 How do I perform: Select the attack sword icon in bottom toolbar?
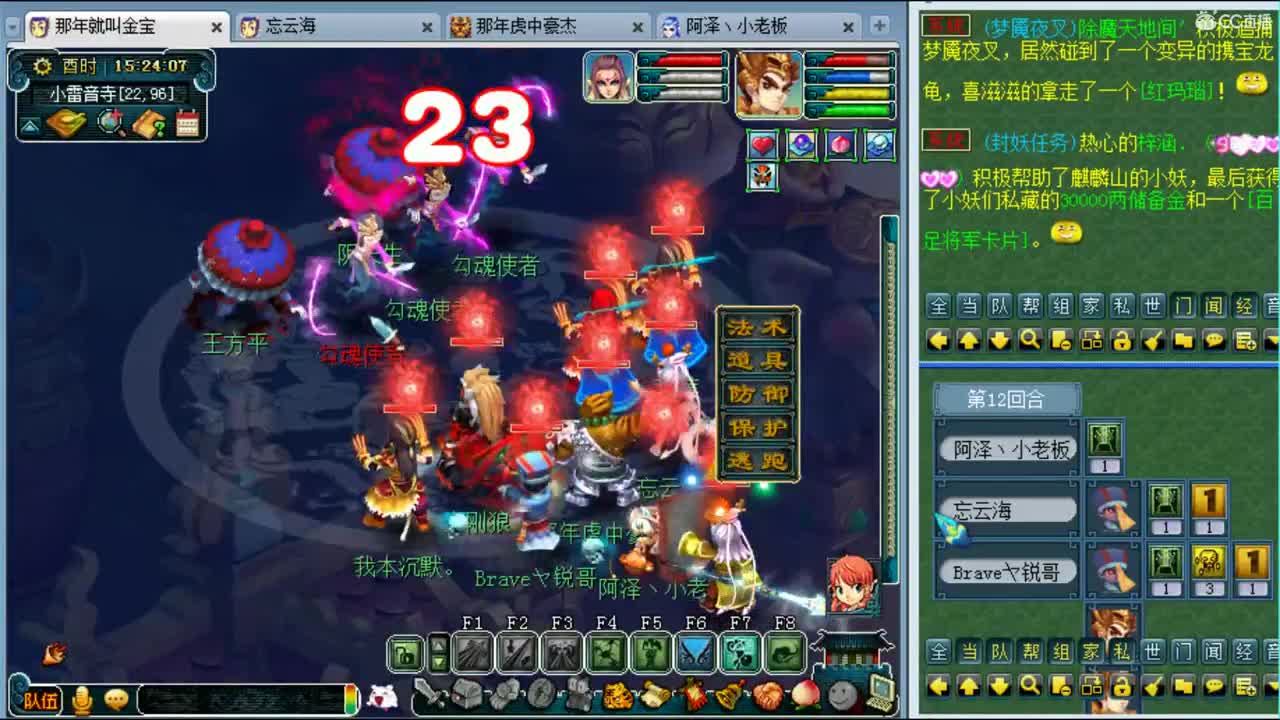coord(425,692)
